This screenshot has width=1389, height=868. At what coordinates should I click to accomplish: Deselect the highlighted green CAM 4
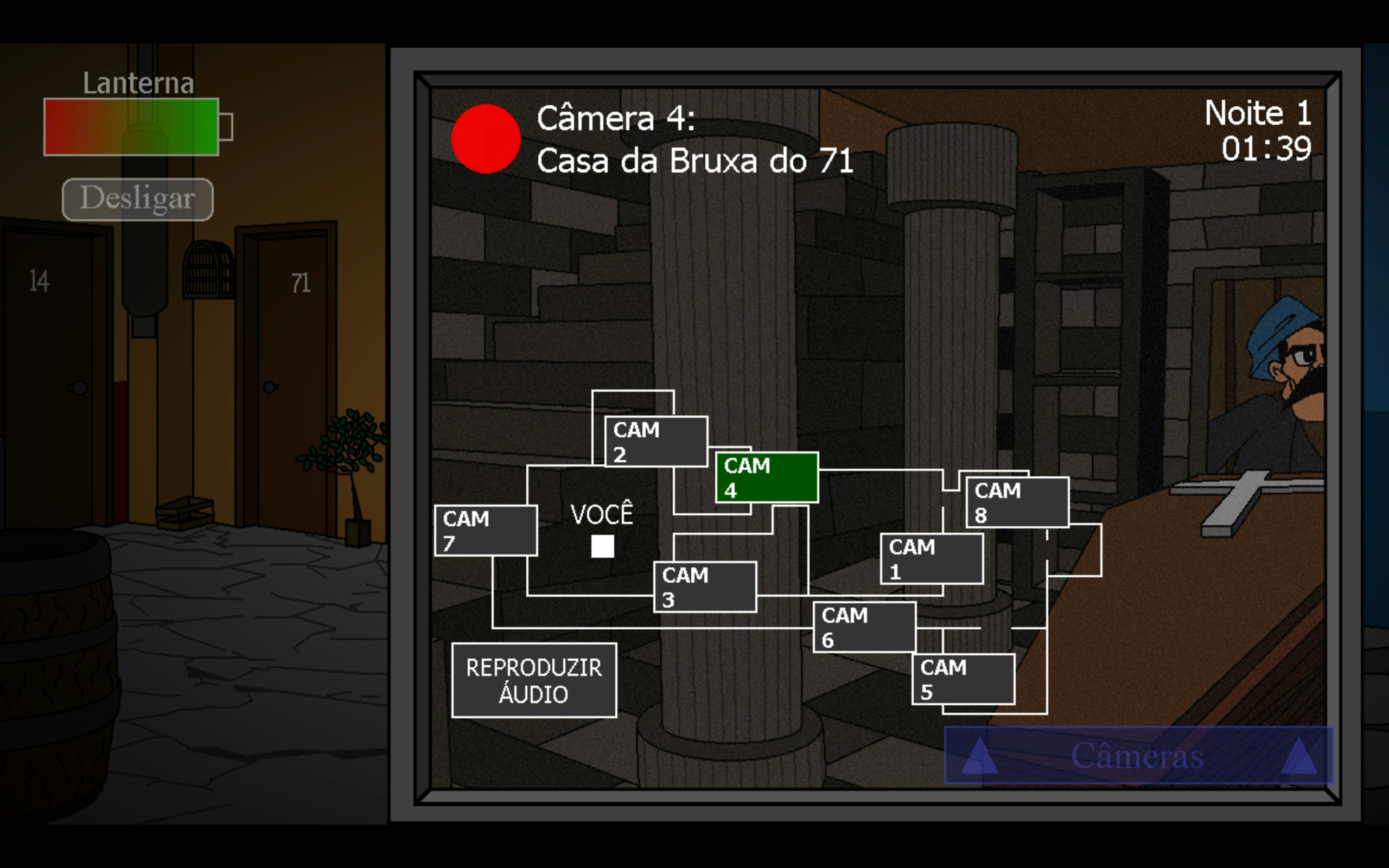point(767,477)
